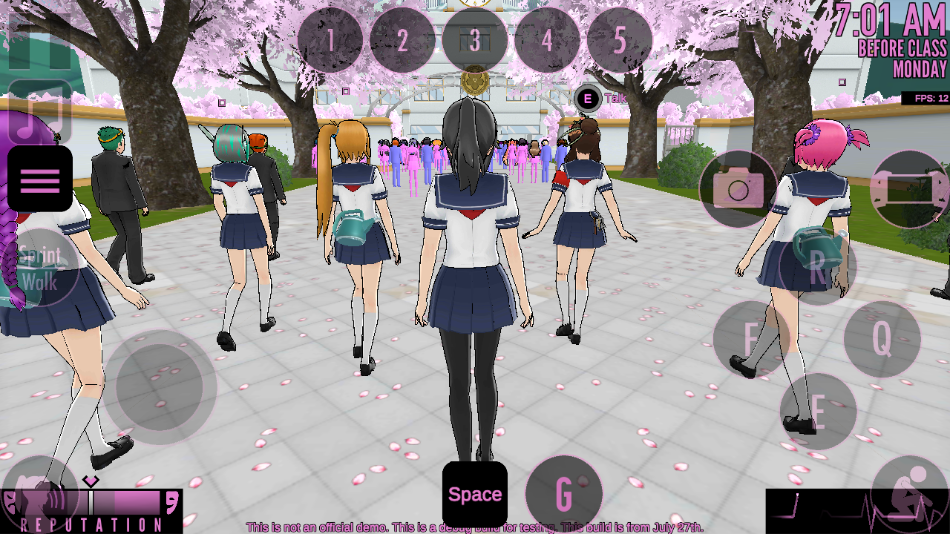
Task: Select number slot 2
Action: click(402, 41)
